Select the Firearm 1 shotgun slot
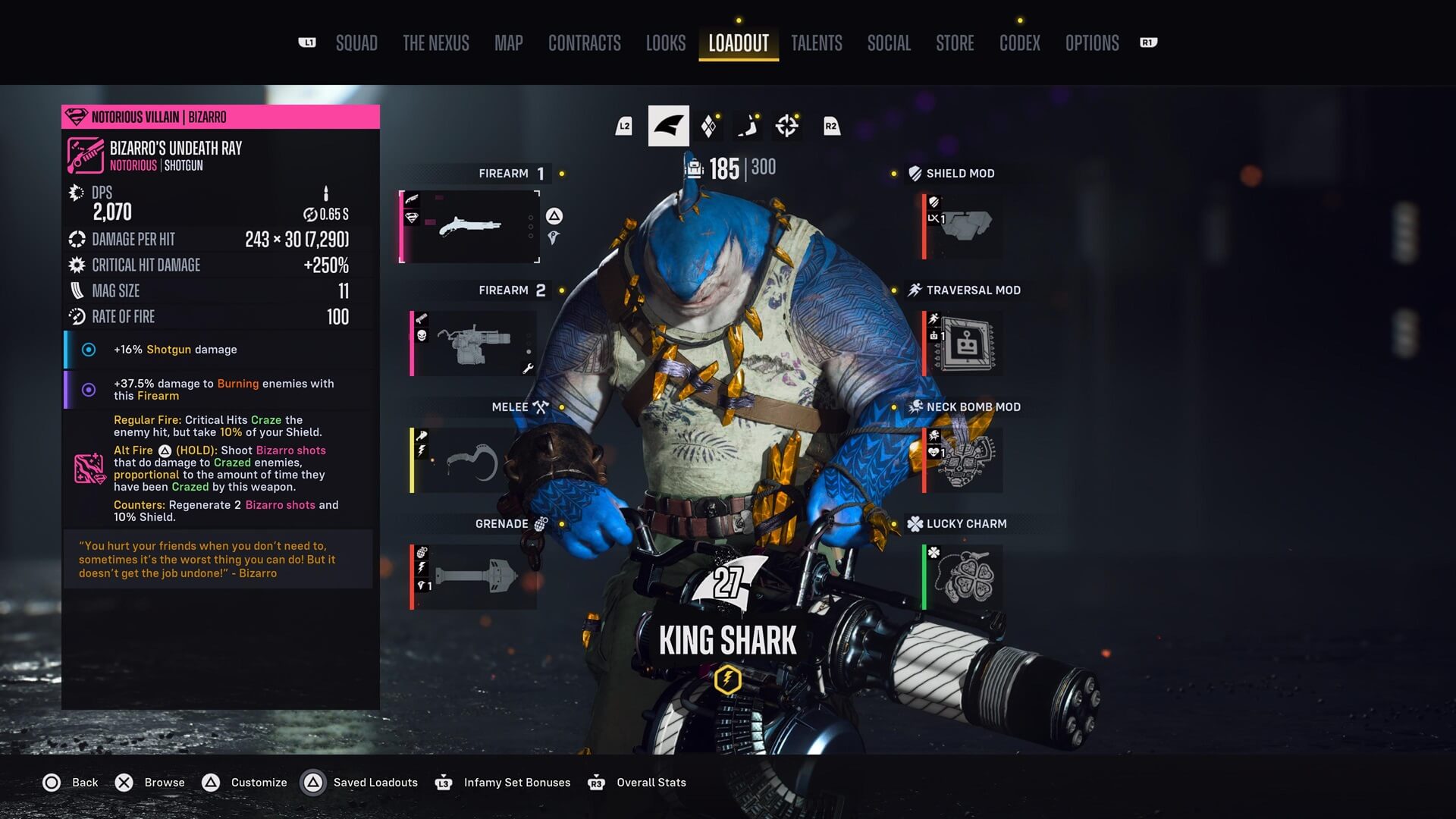The height and width of the screenshot is (819, 1456). [470, 227]
